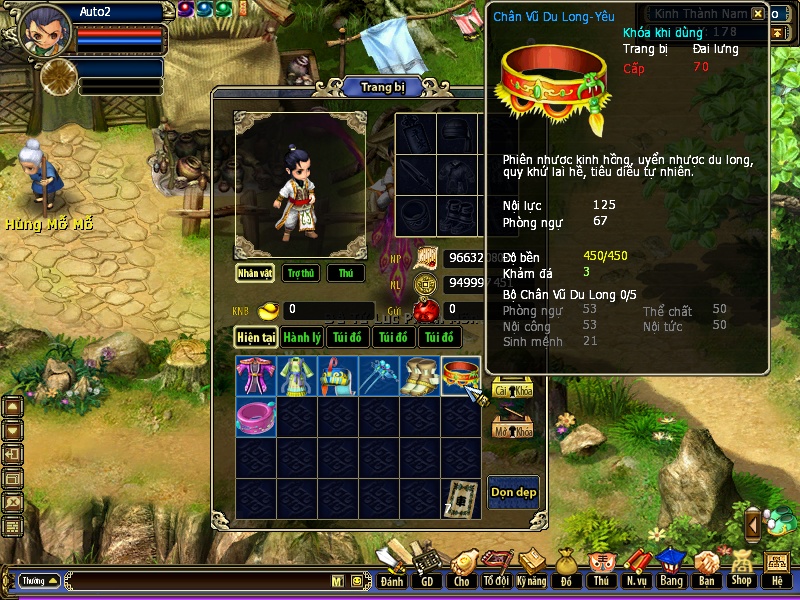
Task: Select the boots item slot
Action: pyautogui.click(x=420, y=376)
